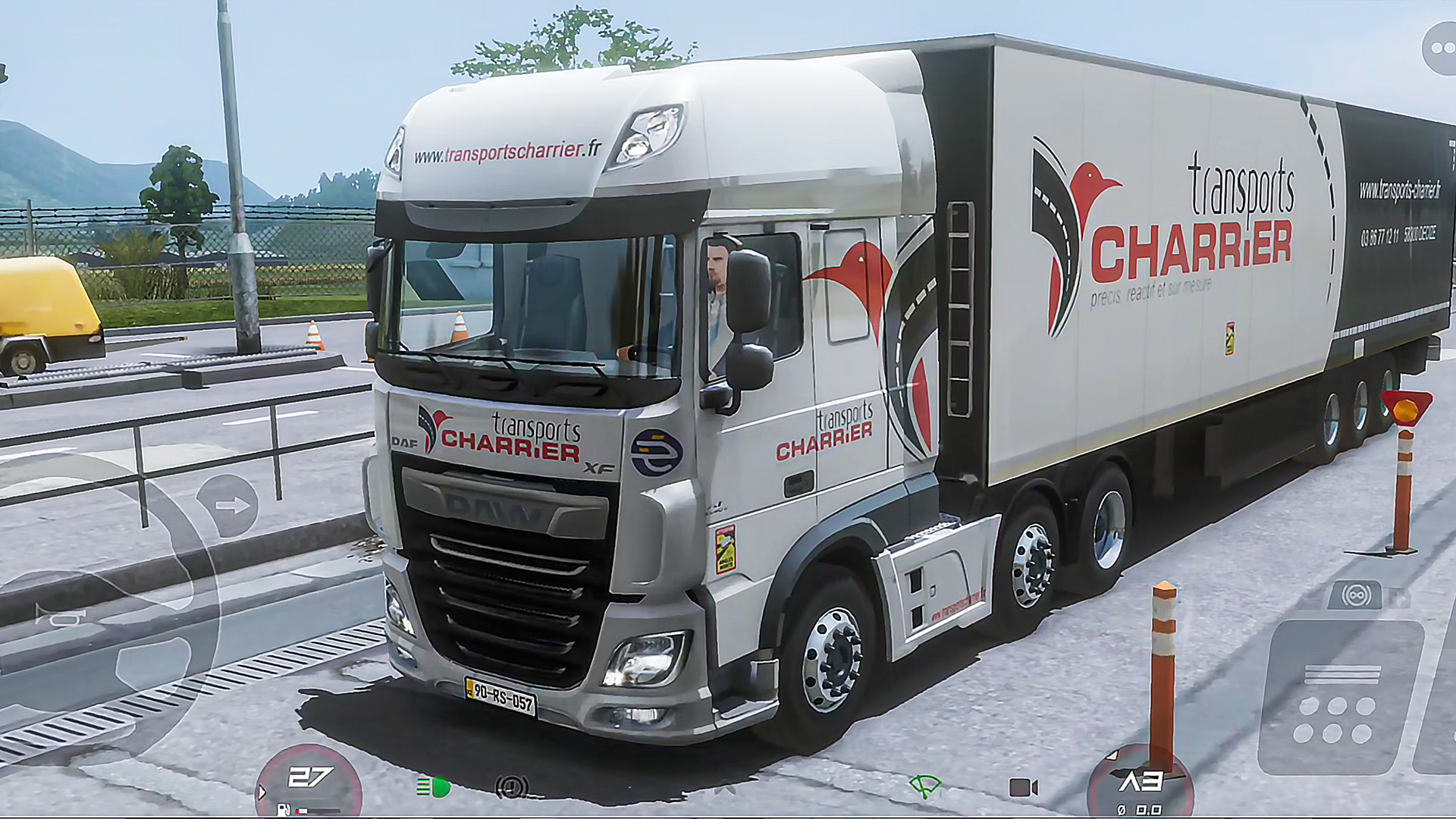Toggle the retarder button above the brake pedal
This screenshot has height=819, width=1456.
[1356, 595]
